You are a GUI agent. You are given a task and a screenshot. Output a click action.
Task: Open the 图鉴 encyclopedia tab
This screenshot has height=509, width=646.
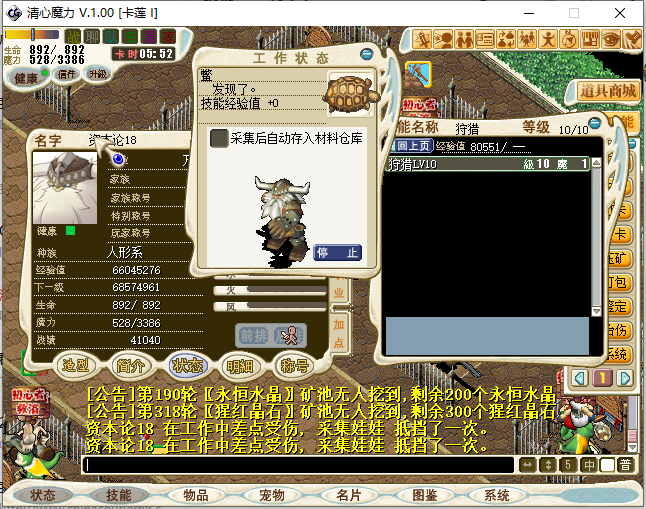(x=424, y=495)
